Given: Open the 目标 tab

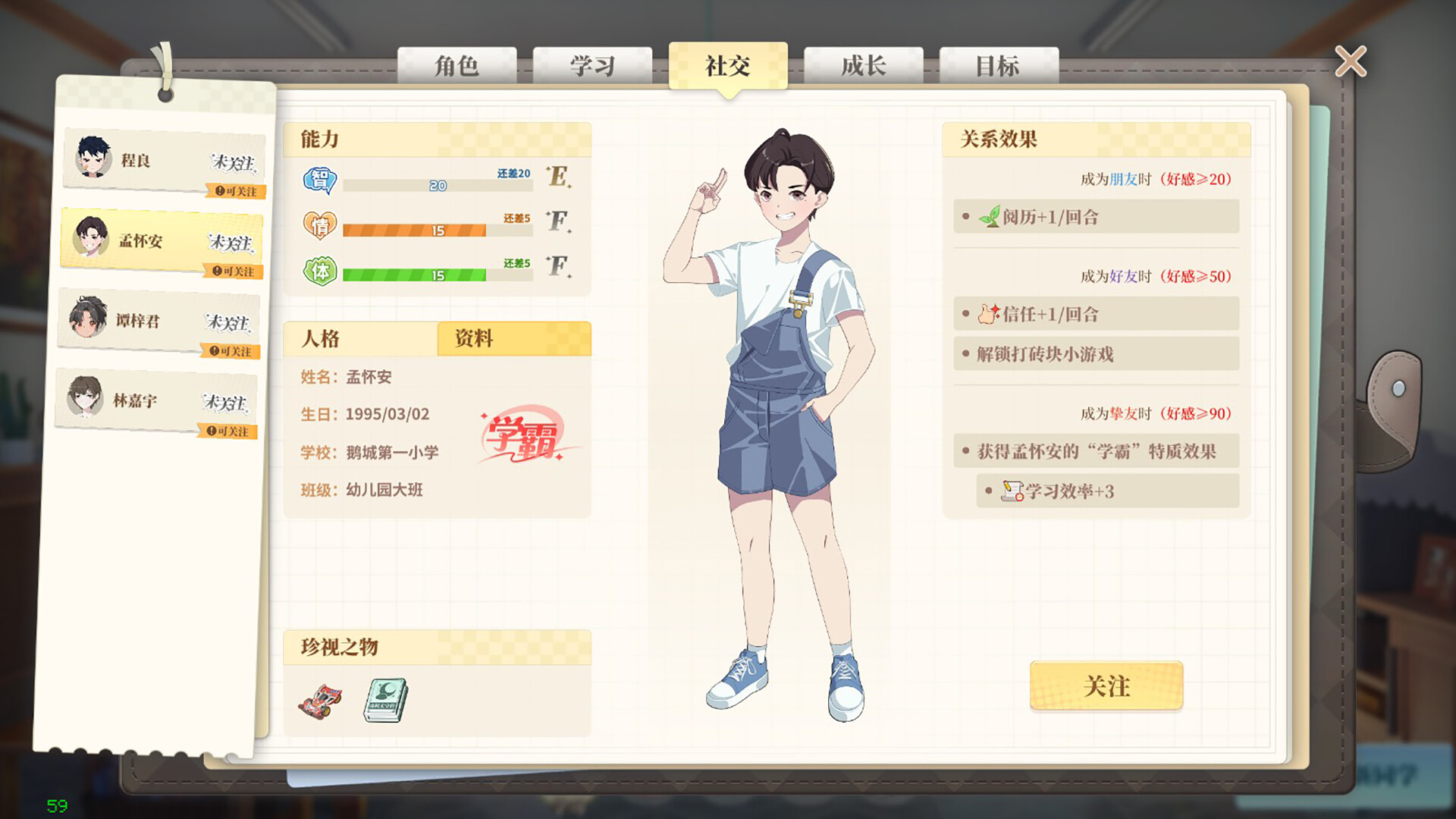Looking at the screenshot, I should click(x=998, y=67).
